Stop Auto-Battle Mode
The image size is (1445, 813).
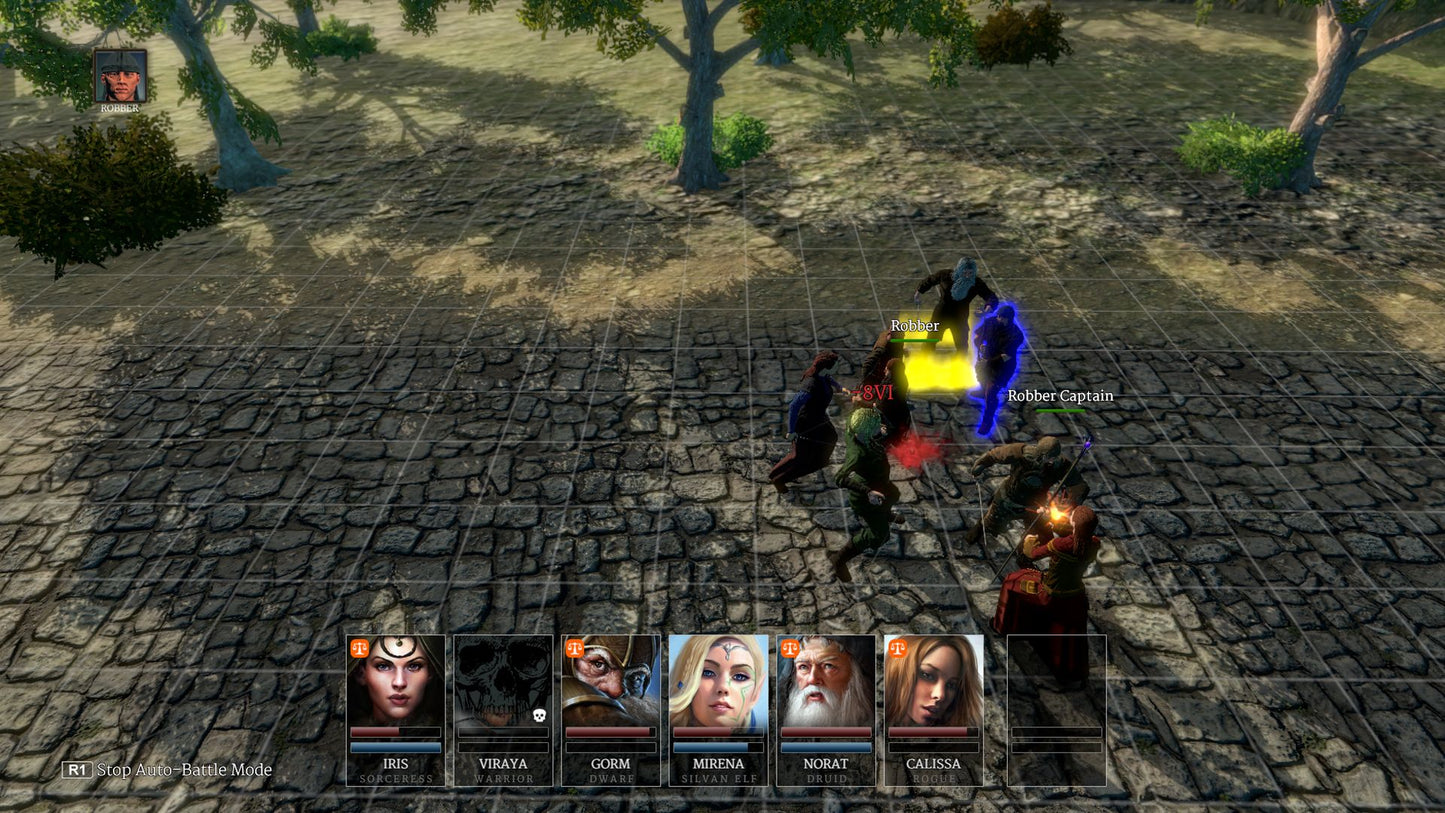coord(167,770)
